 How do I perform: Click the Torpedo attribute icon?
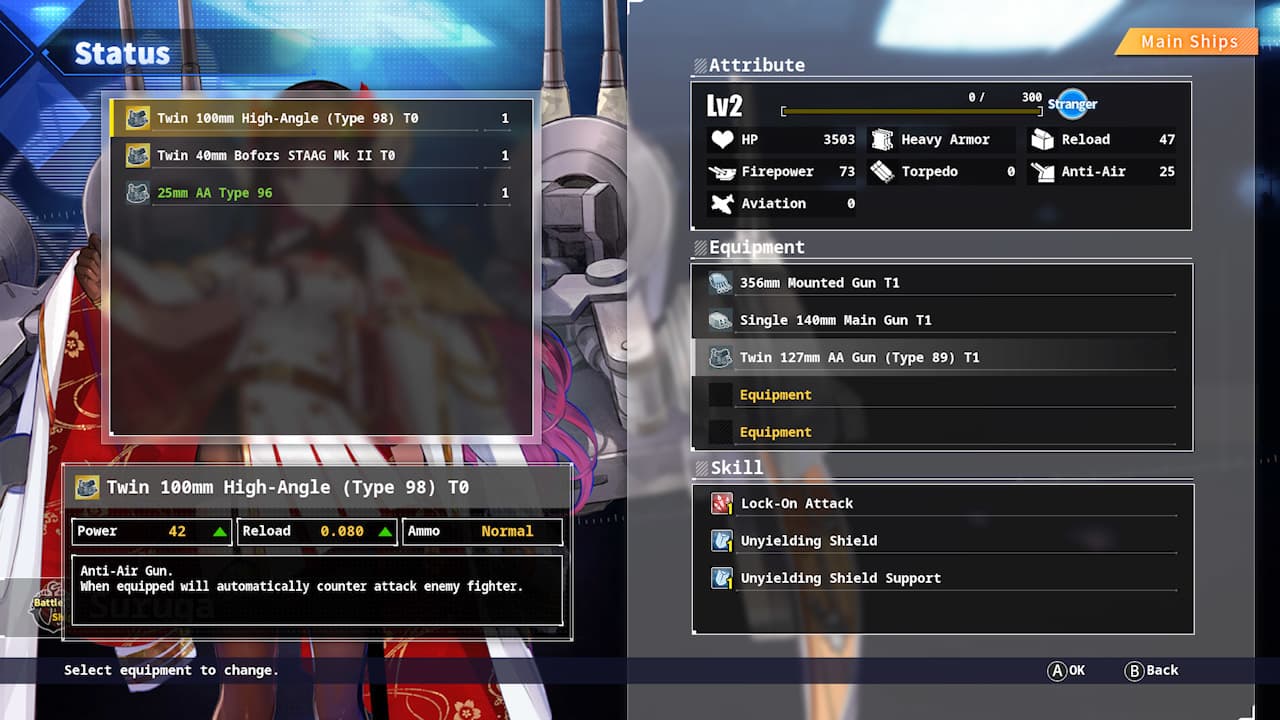[x=882, y=171]
